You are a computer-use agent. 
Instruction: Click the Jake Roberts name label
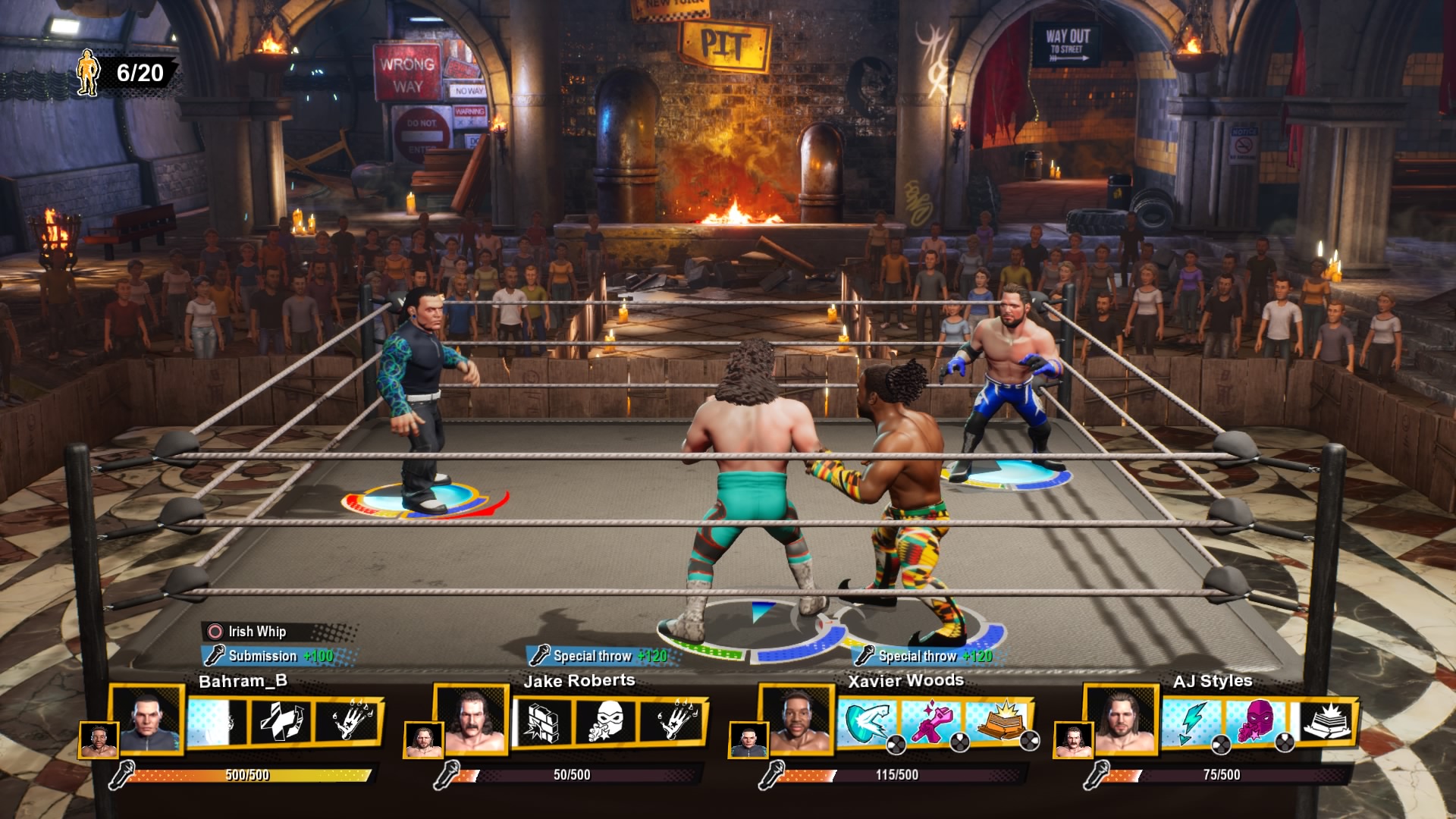pyautogui.click(x=581, y=680)
